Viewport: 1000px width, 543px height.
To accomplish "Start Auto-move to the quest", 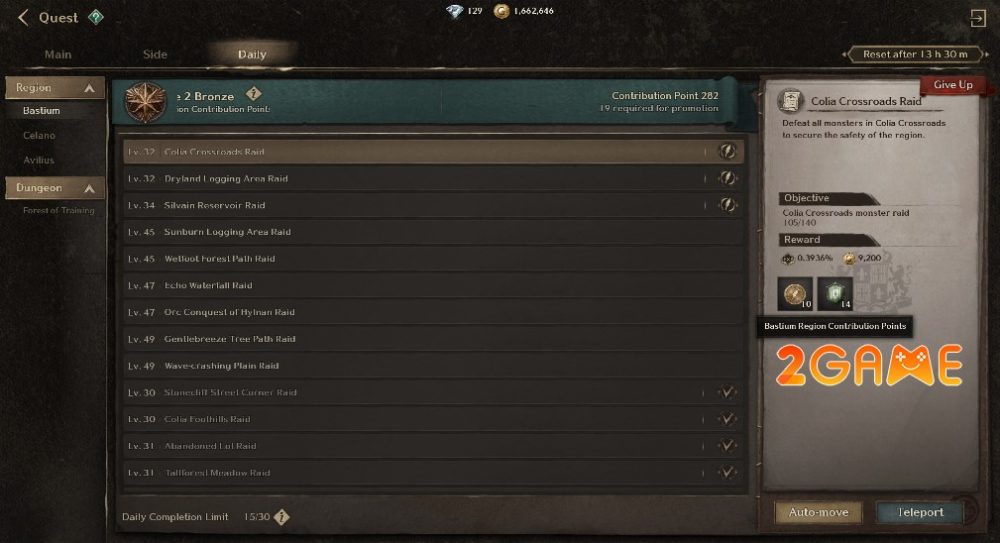I will (819, 512).
